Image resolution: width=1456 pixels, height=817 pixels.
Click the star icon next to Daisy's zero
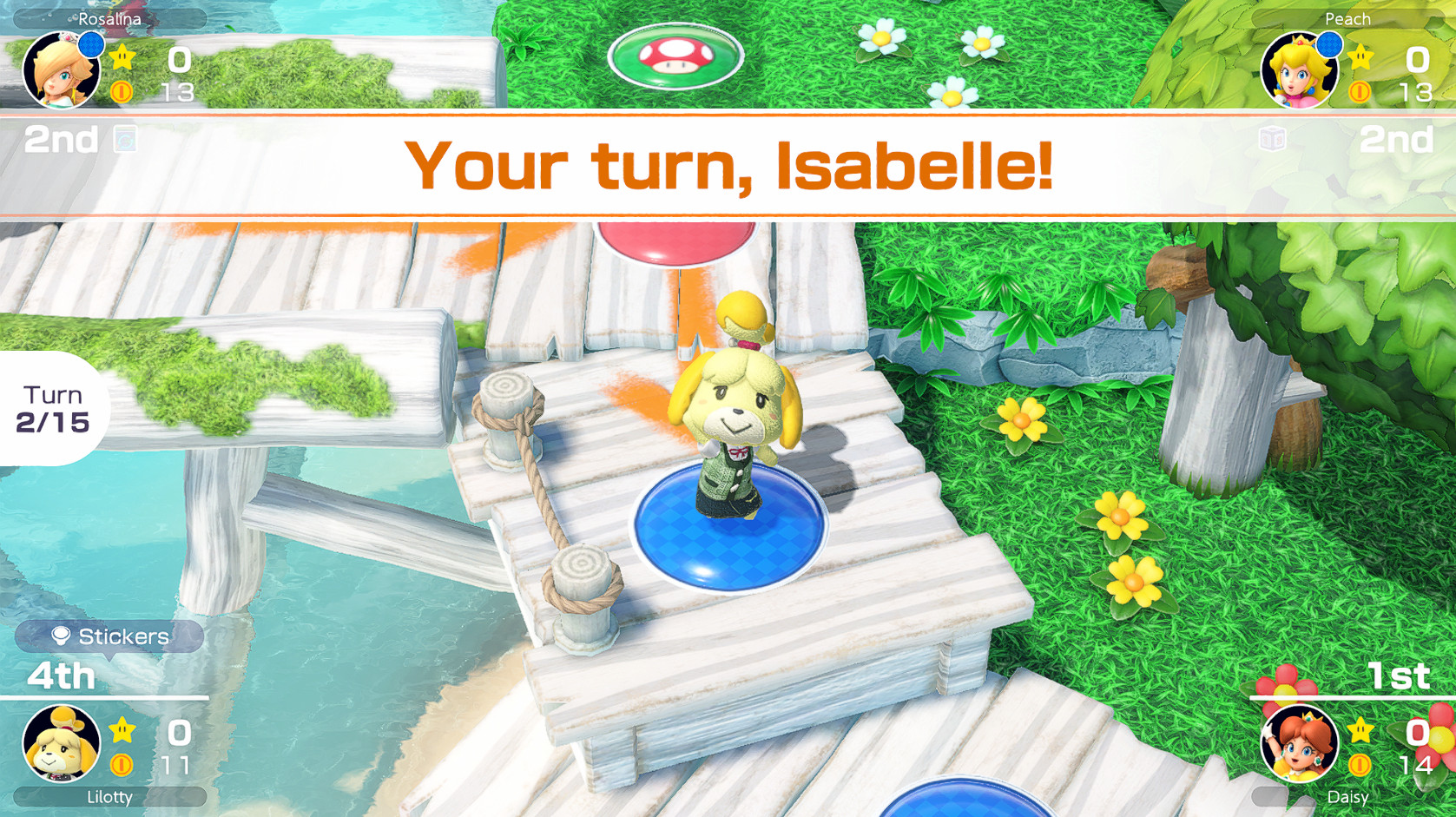1359,729
